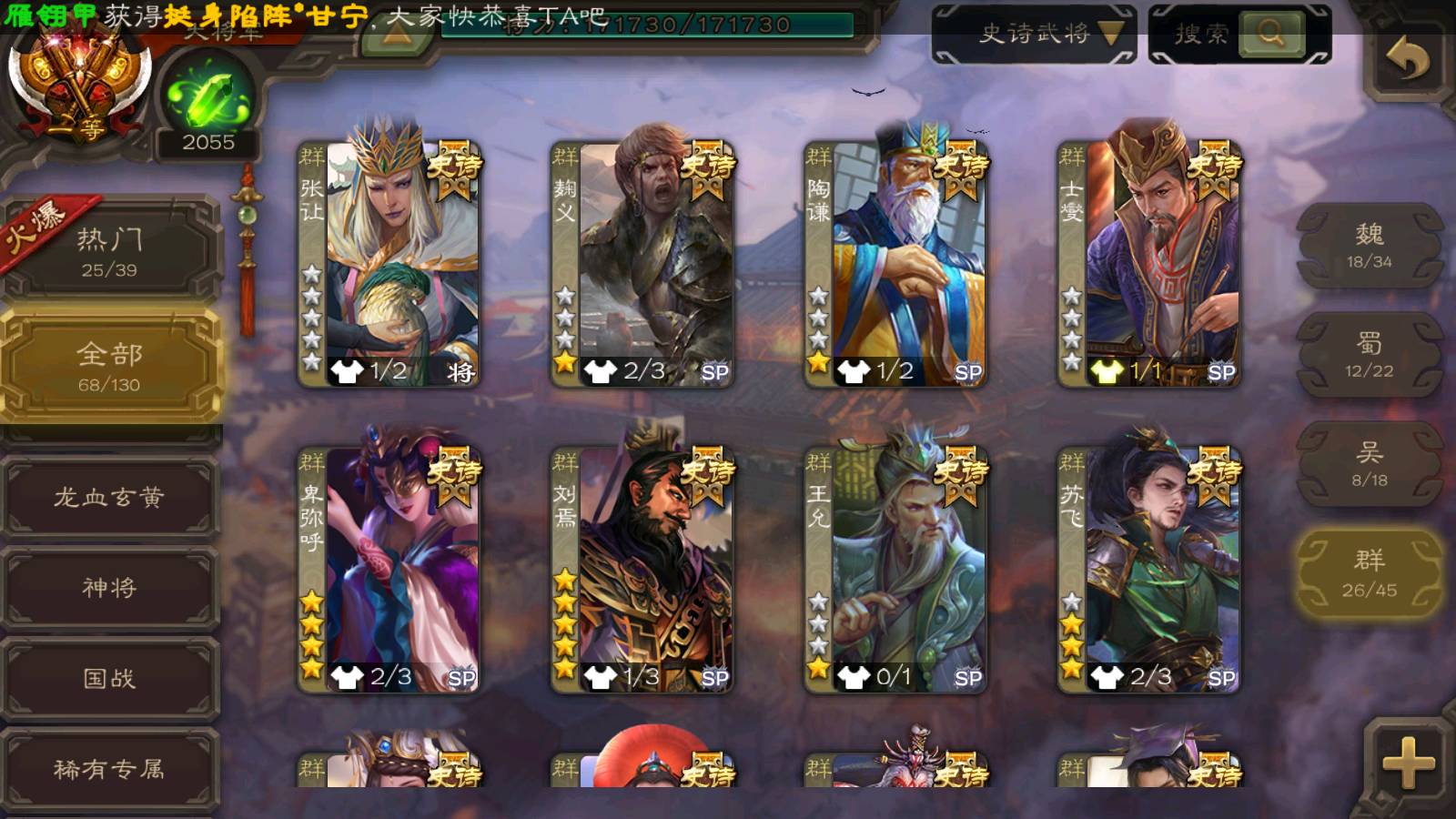Screen dimensions: 1456x819
Task: Open the 麹义 general card
Action: pyautogui.click(x=642, y=264)
